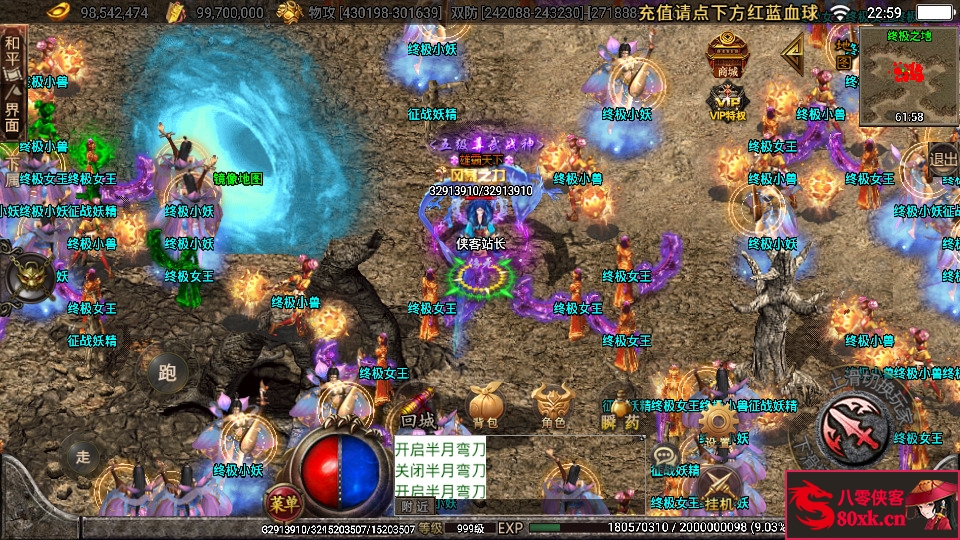Toggle the 跑 run button
Image resolution: width=960 pixels, height=540 pixels.
pos(167,373)
